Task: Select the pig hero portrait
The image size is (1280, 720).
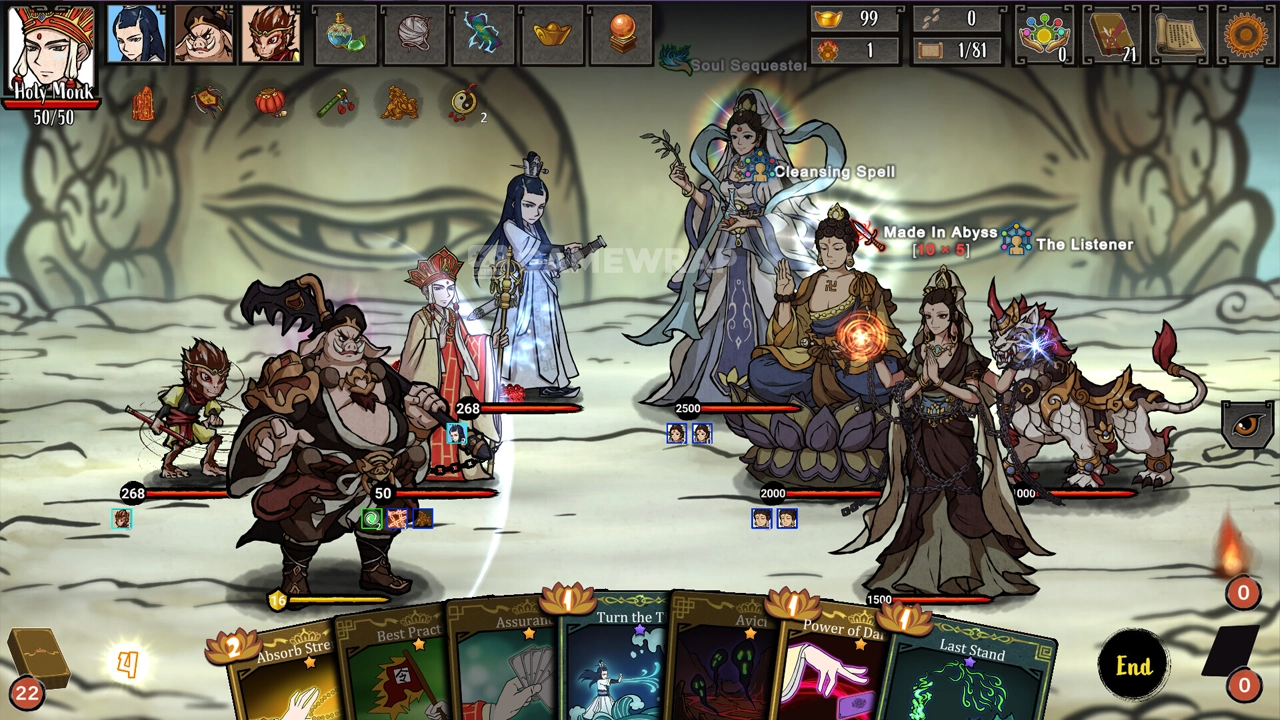Action: coord(204,35)
